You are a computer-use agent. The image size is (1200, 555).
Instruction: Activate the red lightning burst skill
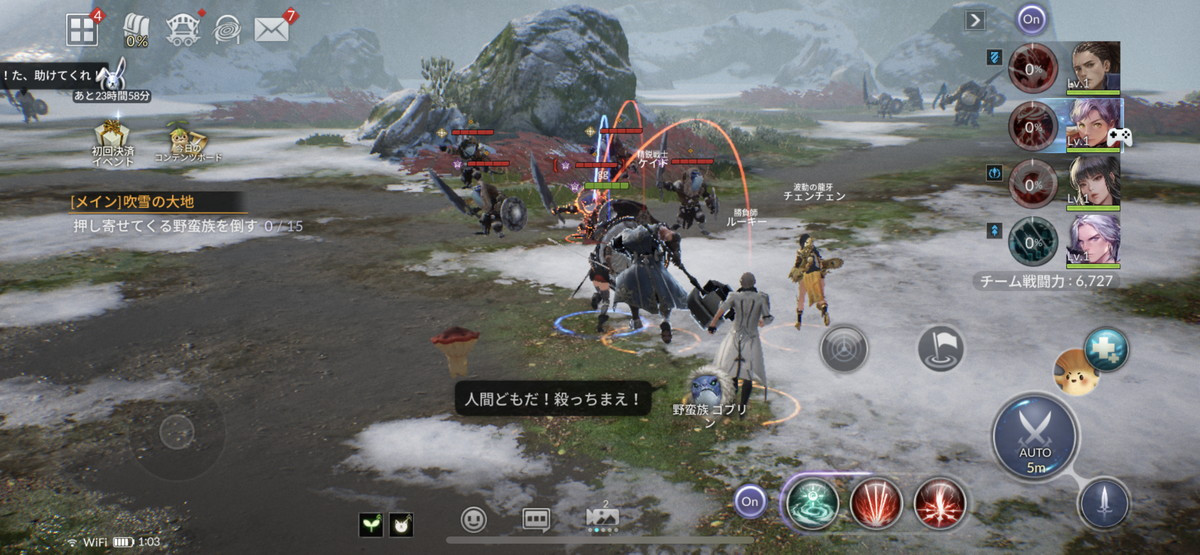coord(940,502)
